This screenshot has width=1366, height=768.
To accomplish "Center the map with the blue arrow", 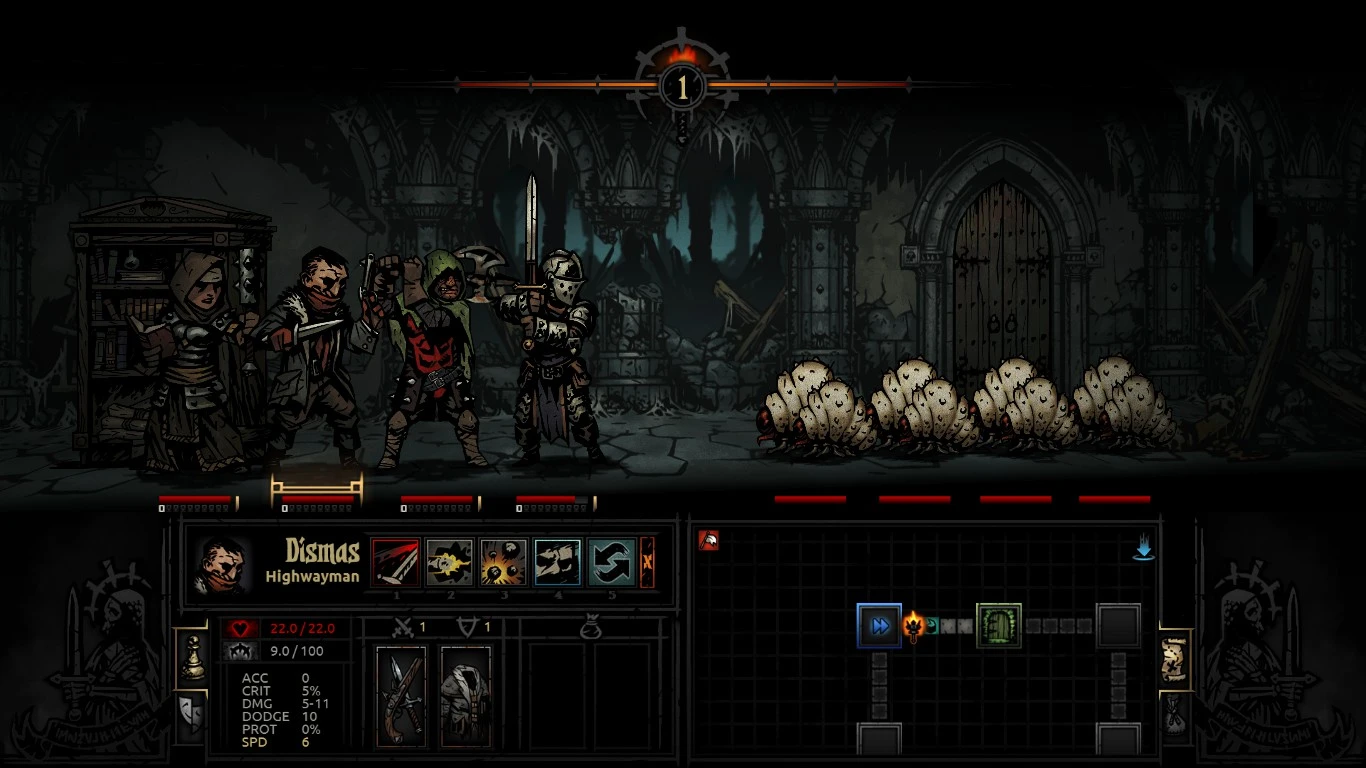I will (x=1143, y=549).
